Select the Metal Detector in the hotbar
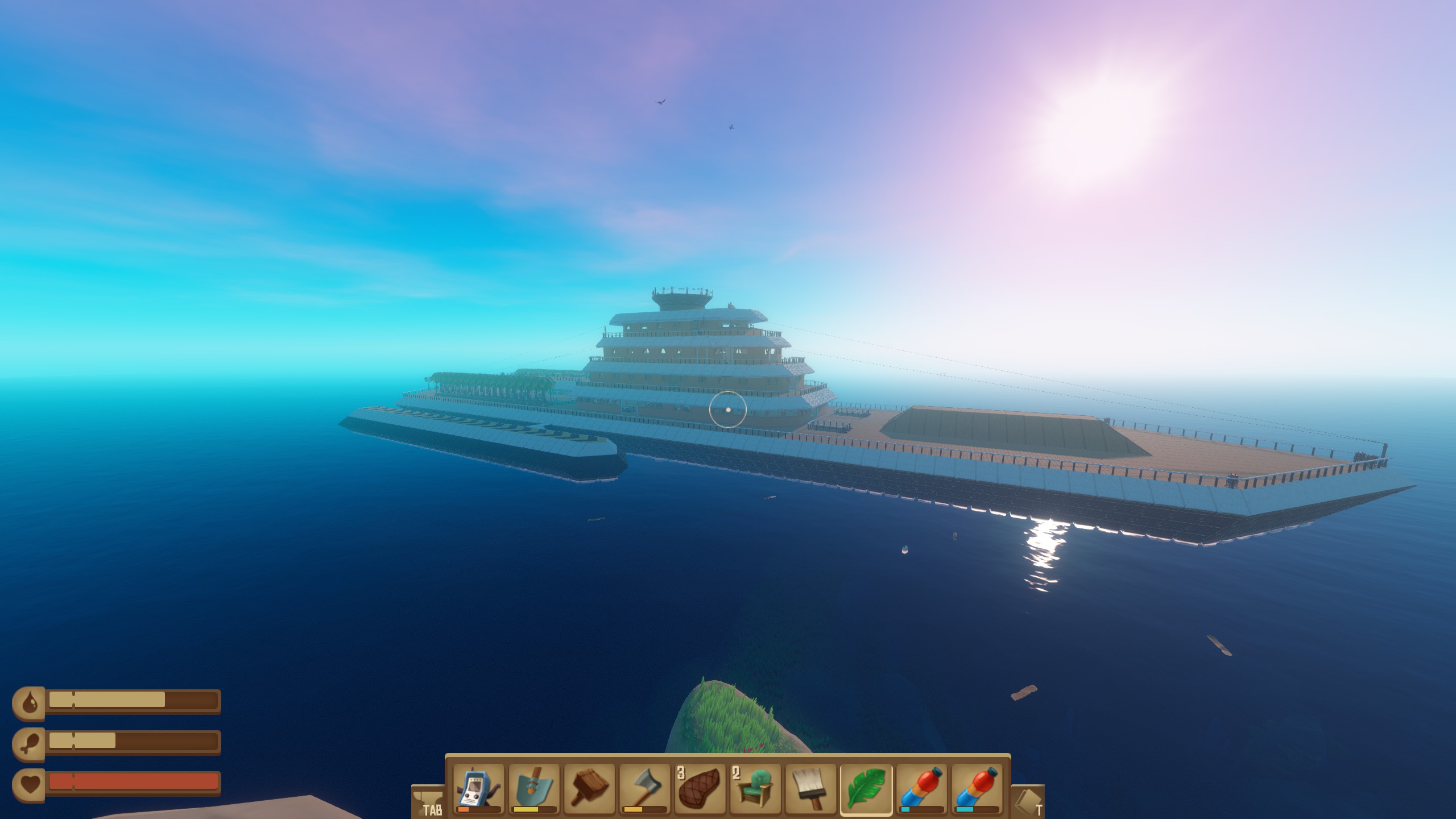 click(478, 791)
